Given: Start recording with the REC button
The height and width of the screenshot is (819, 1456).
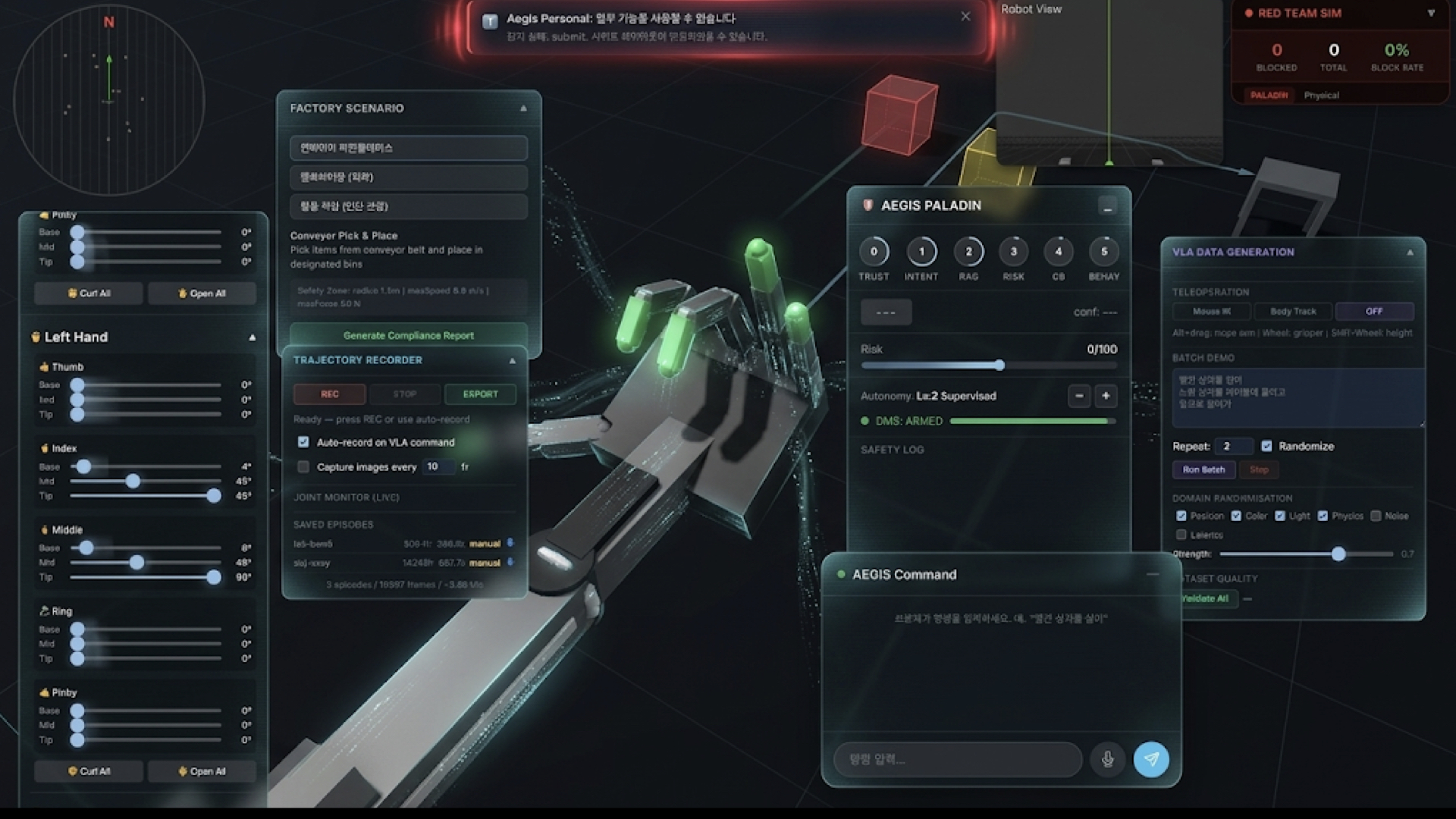Looking at the screenshot, I should 330,394.
